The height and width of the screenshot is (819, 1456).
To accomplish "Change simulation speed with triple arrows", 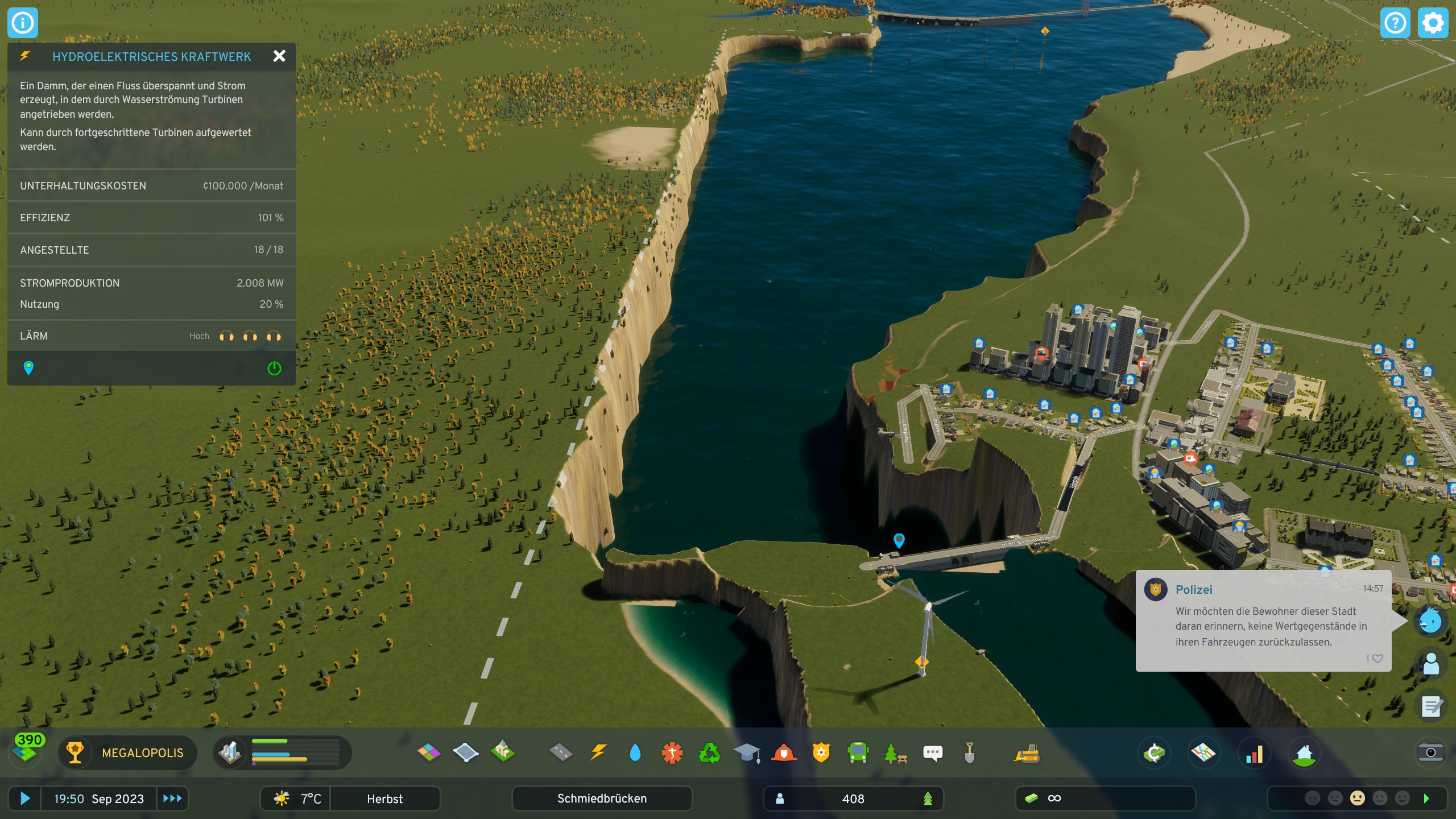I will [172, 799].
